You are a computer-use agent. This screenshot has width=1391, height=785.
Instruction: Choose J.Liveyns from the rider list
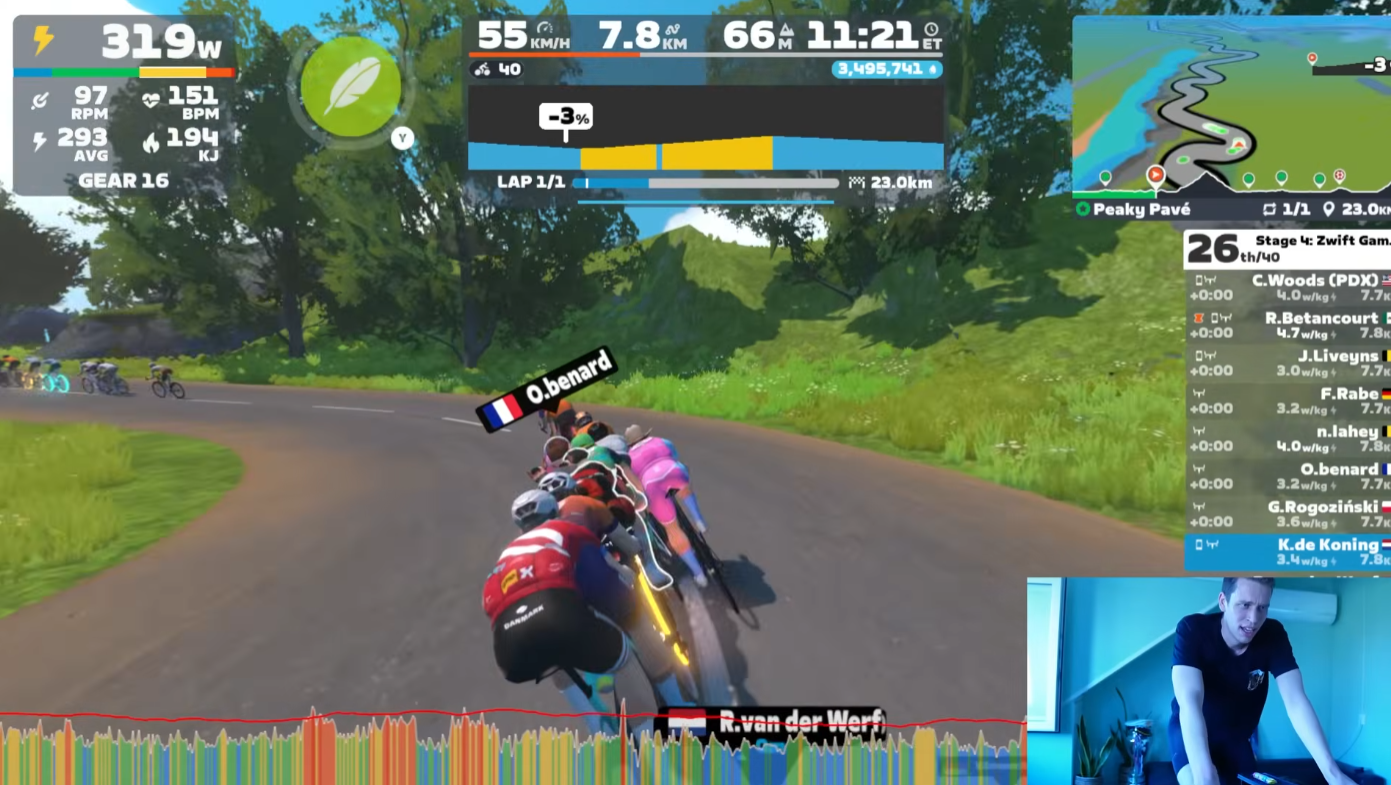pos(1290,363)
